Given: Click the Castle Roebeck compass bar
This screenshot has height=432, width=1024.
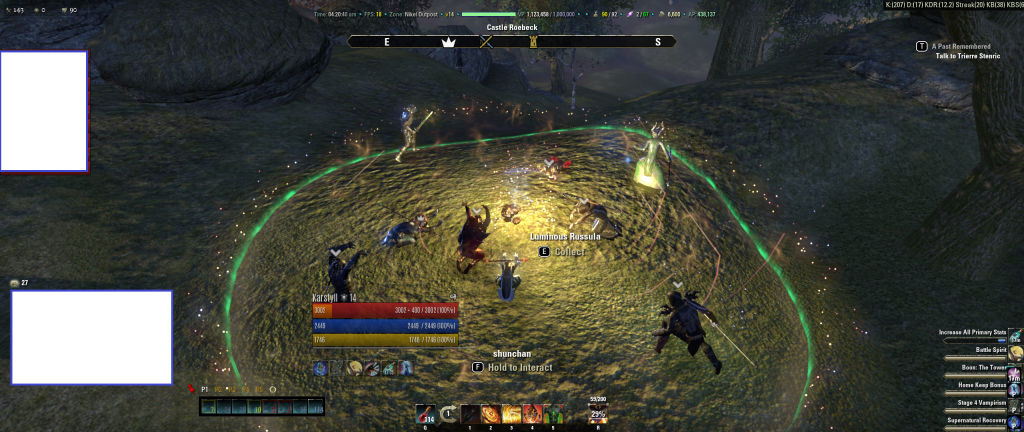Looking at the screenshot, I should coord(511,42).
